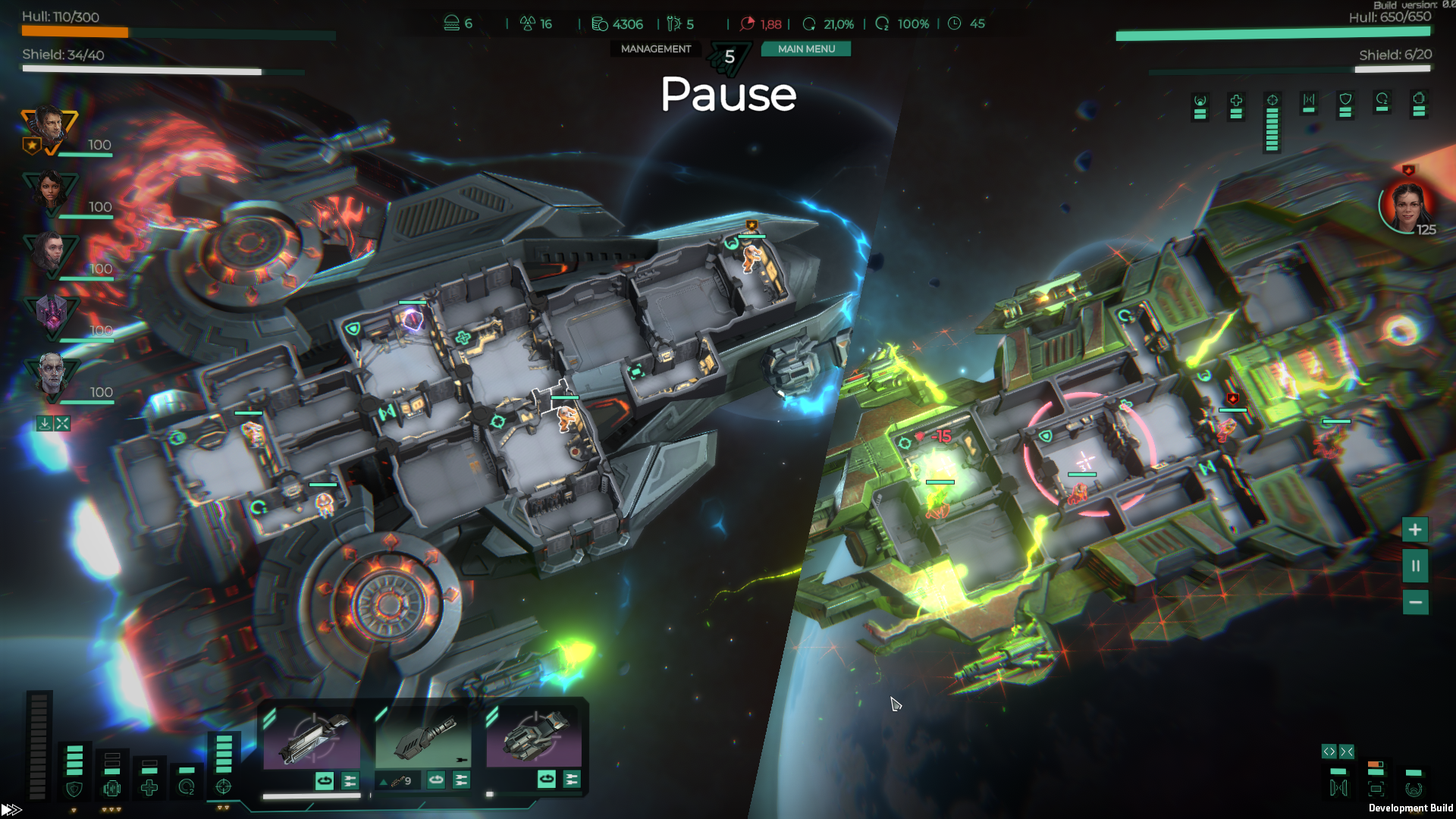The height and width of the screenshot is (819, 1456).
Task: Click the shield system power icon
Action: [74, 789]
